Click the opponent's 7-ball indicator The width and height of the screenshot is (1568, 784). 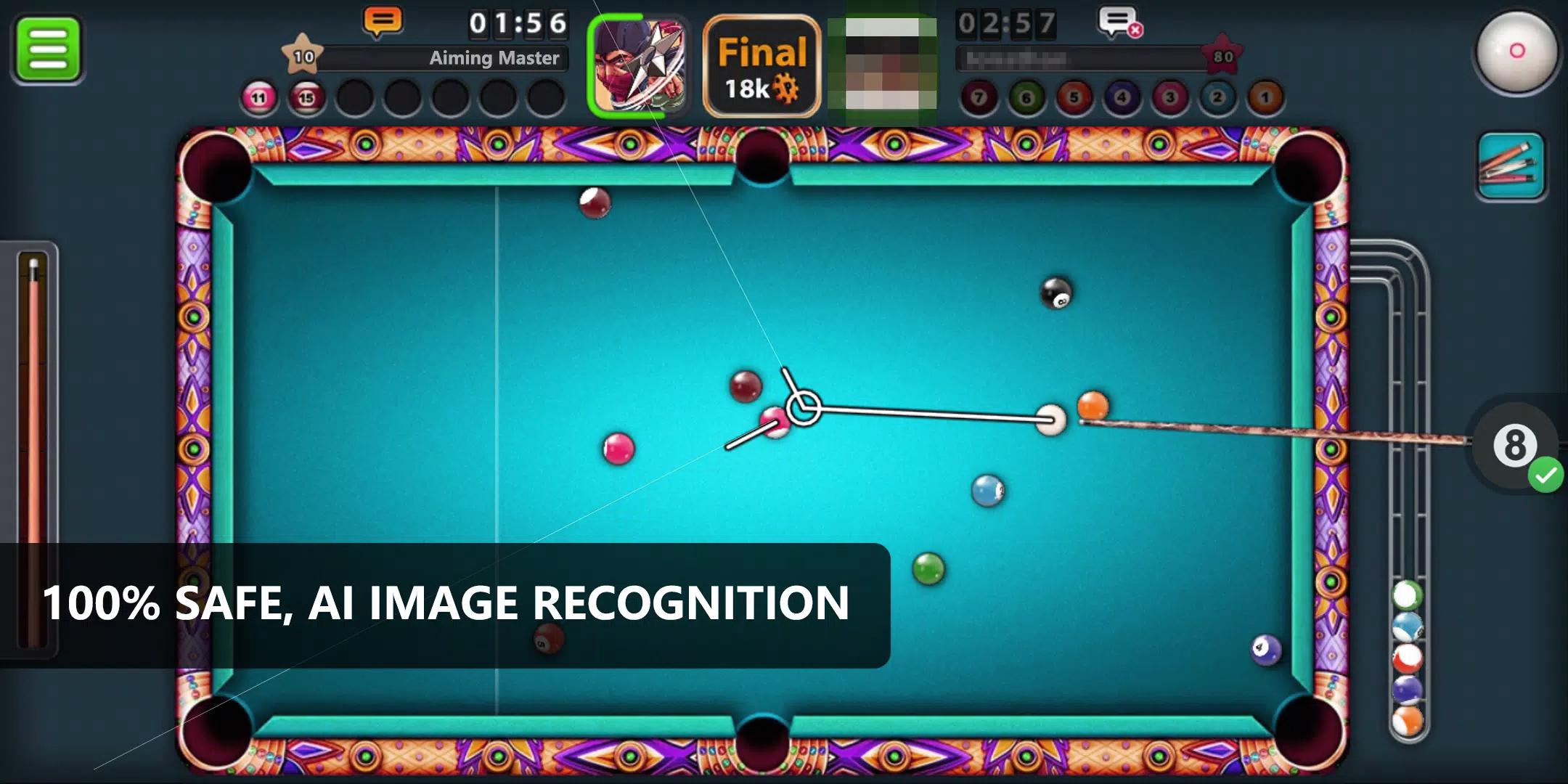tap(981, 95)
